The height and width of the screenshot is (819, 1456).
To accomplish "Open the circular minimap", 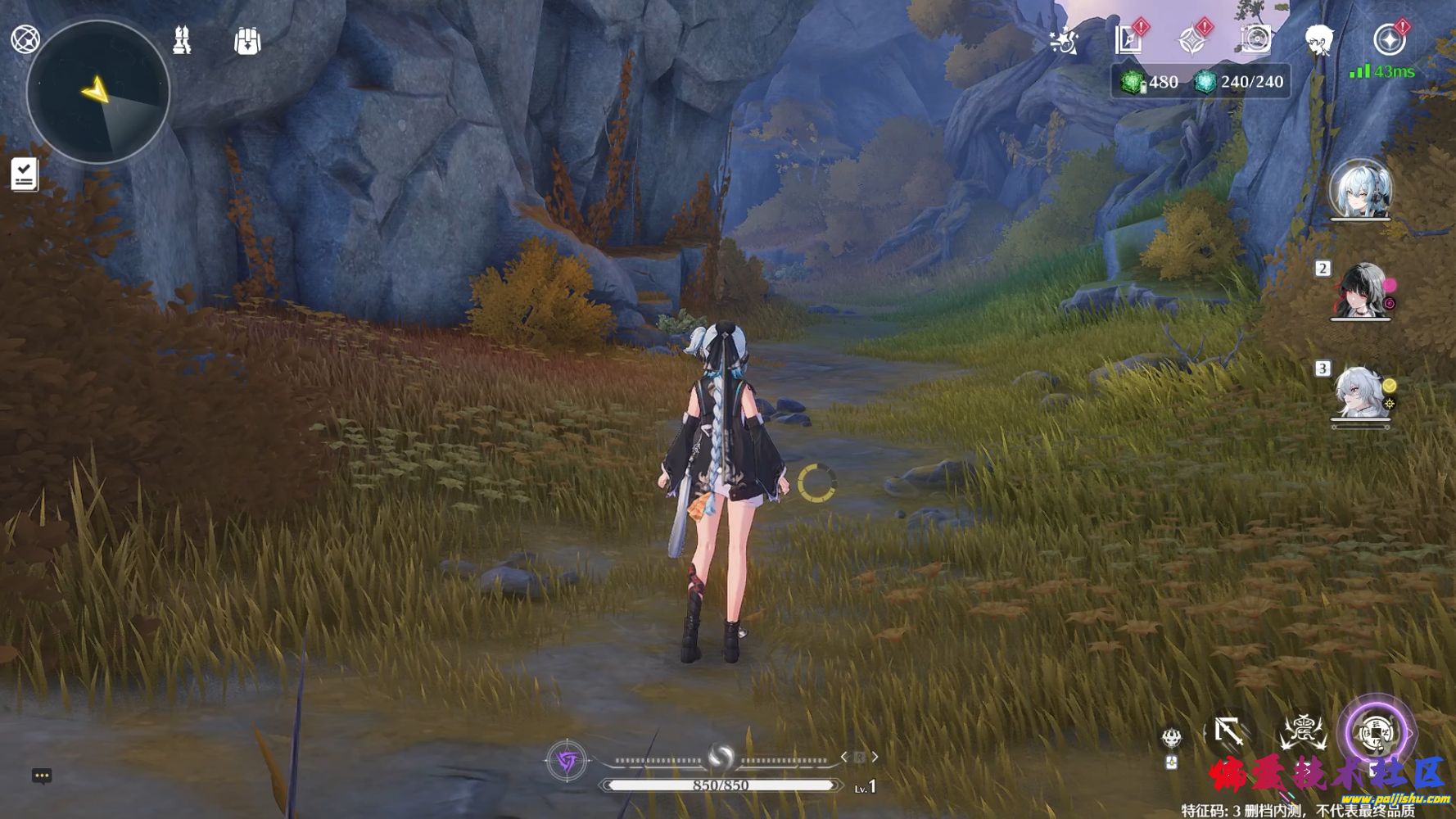I will [x=98, y=92].
